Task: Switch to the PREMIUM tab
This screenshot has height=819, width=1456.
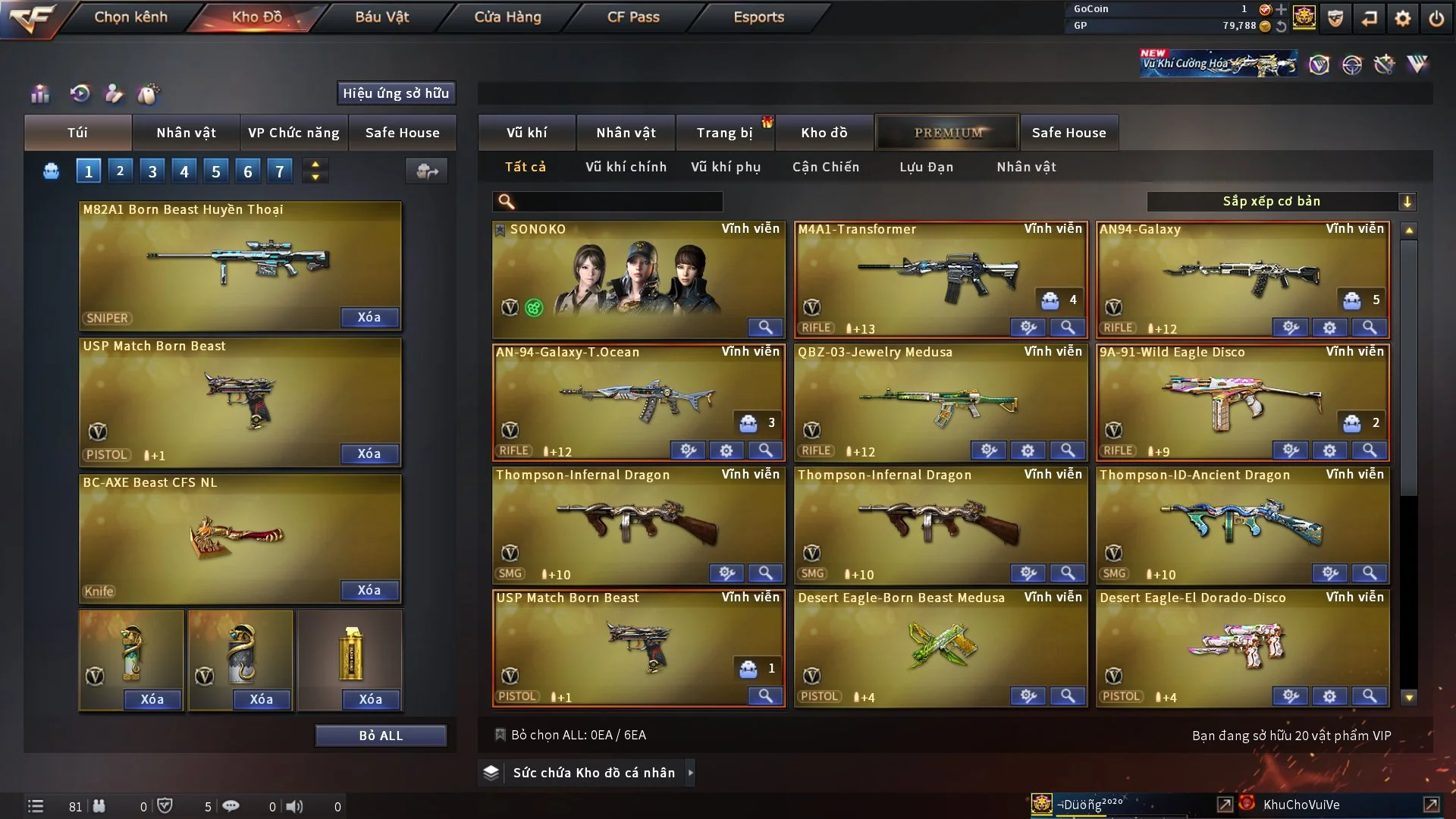Action: (x=947, y=132)
